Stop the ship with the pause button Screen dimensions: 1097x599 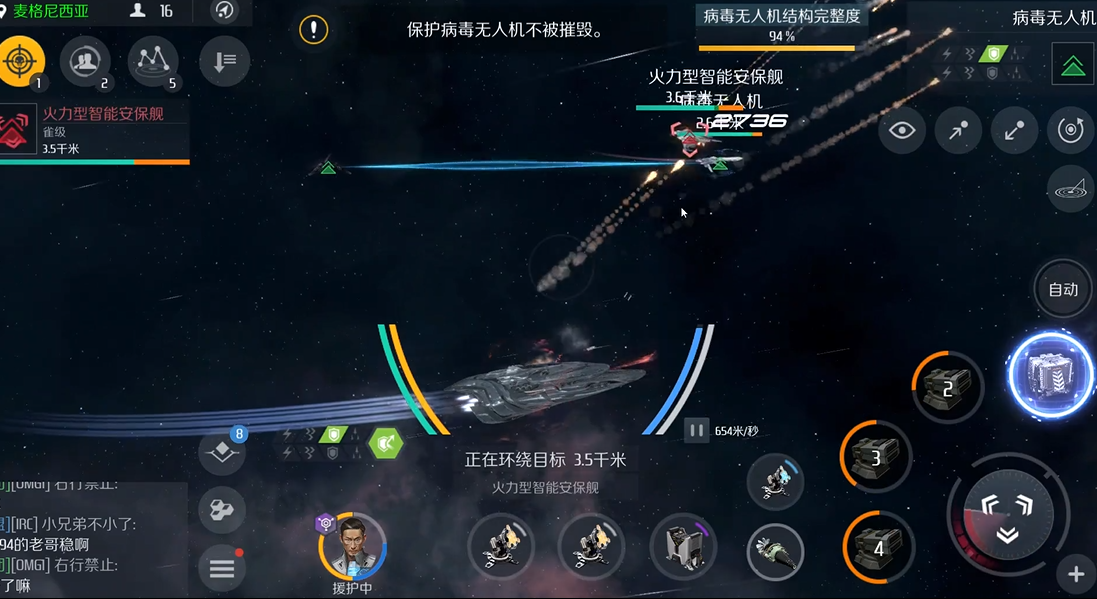pos(697,430)
